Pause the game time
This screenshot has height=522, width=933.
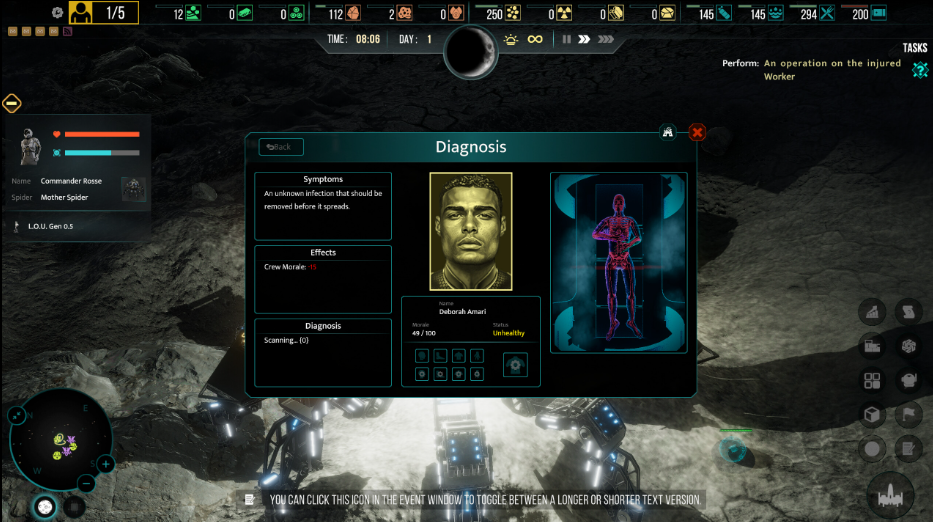(x=566, y=39)
